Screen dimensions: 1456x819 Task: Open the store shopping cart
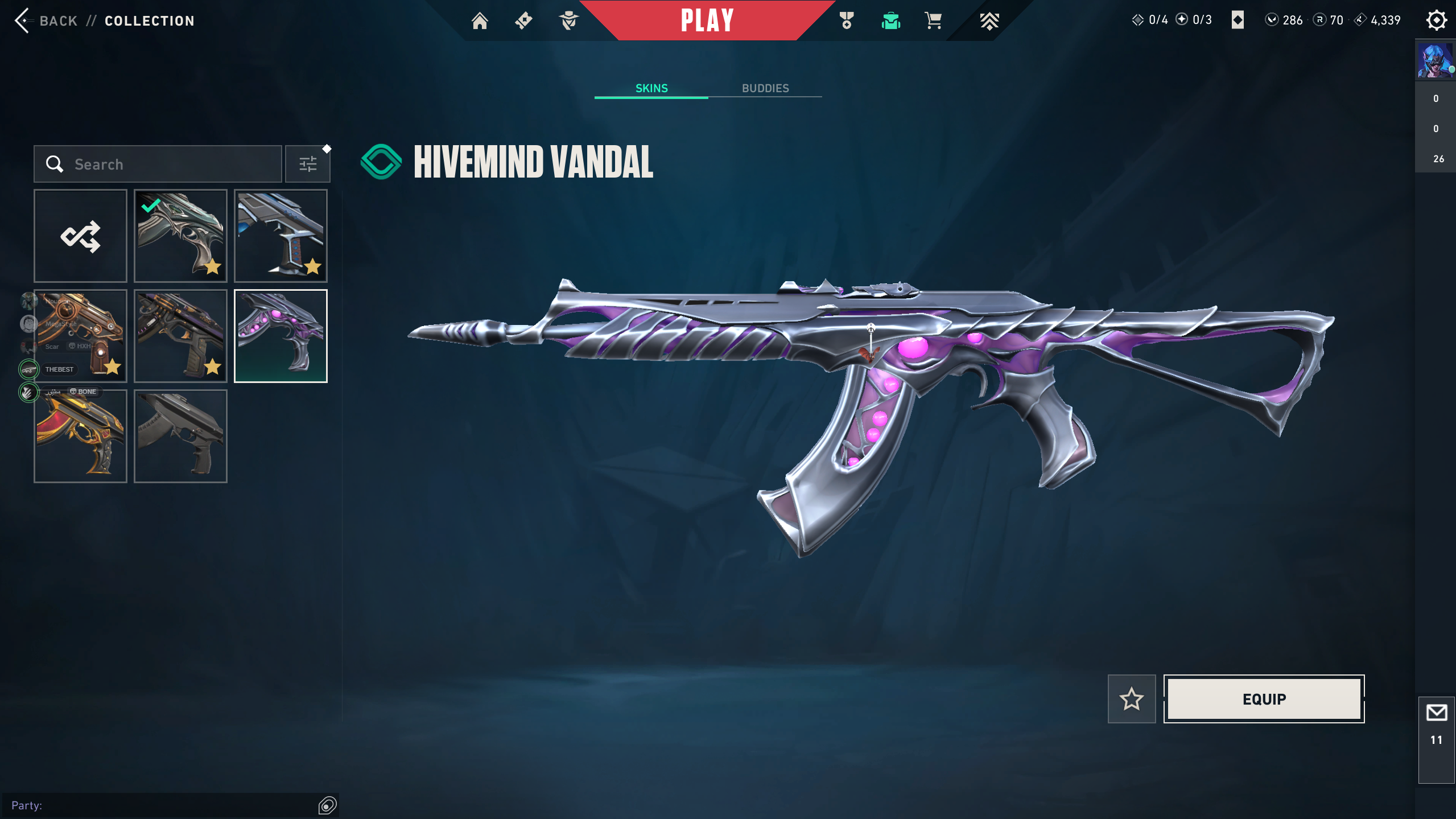tap(933, 21)
